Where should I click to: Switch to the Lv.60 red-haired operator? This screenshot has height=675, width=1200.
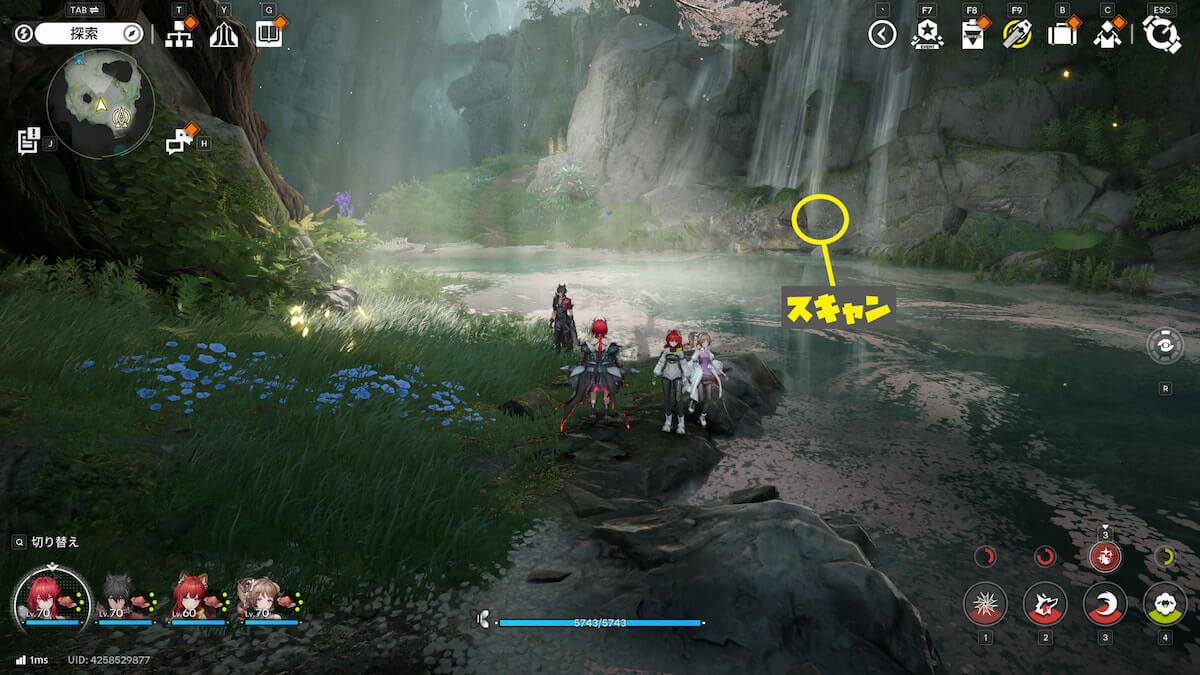[x=191, y=598]
